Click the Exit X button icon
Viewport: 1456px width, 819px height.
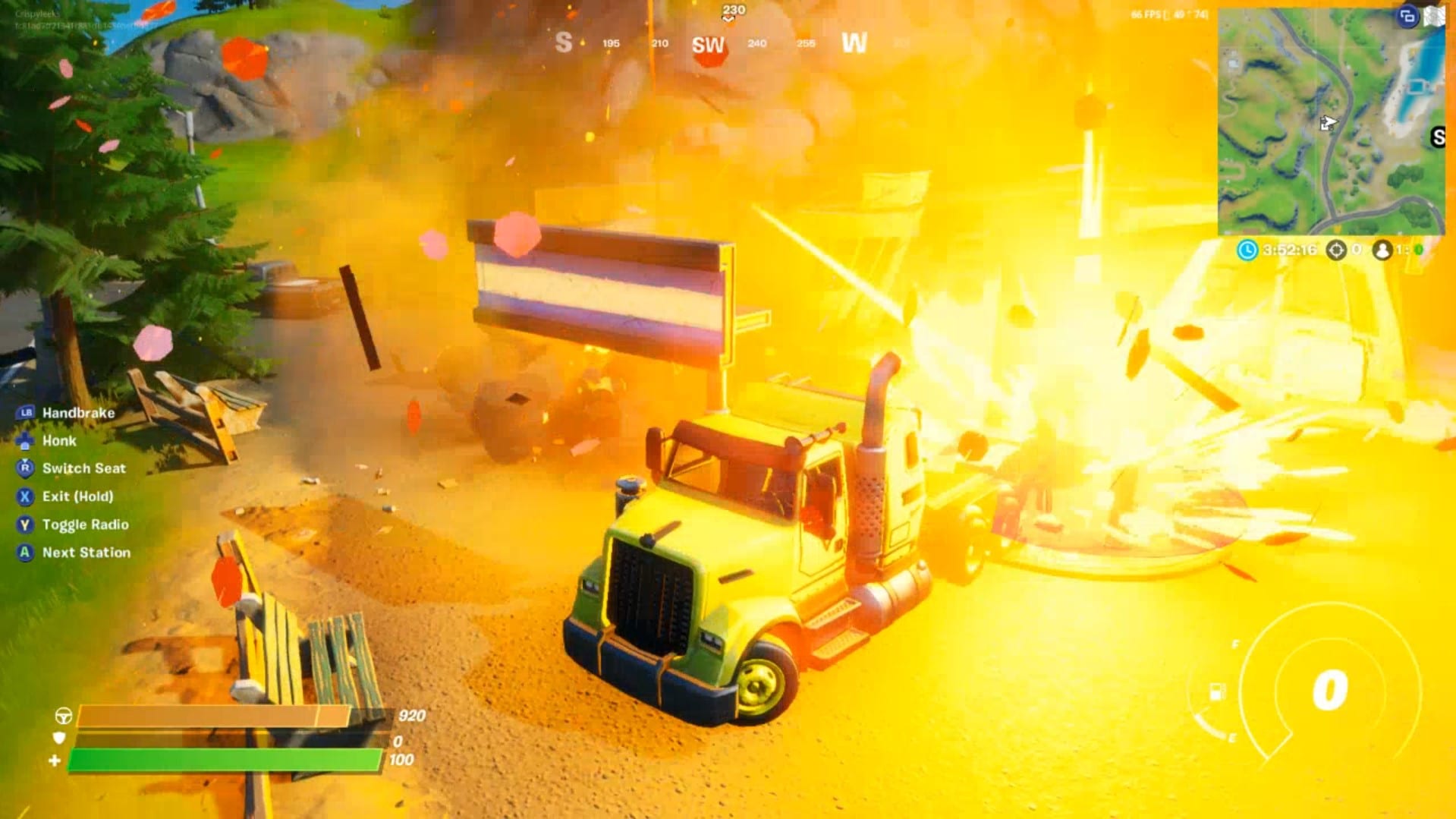(25, 496)
